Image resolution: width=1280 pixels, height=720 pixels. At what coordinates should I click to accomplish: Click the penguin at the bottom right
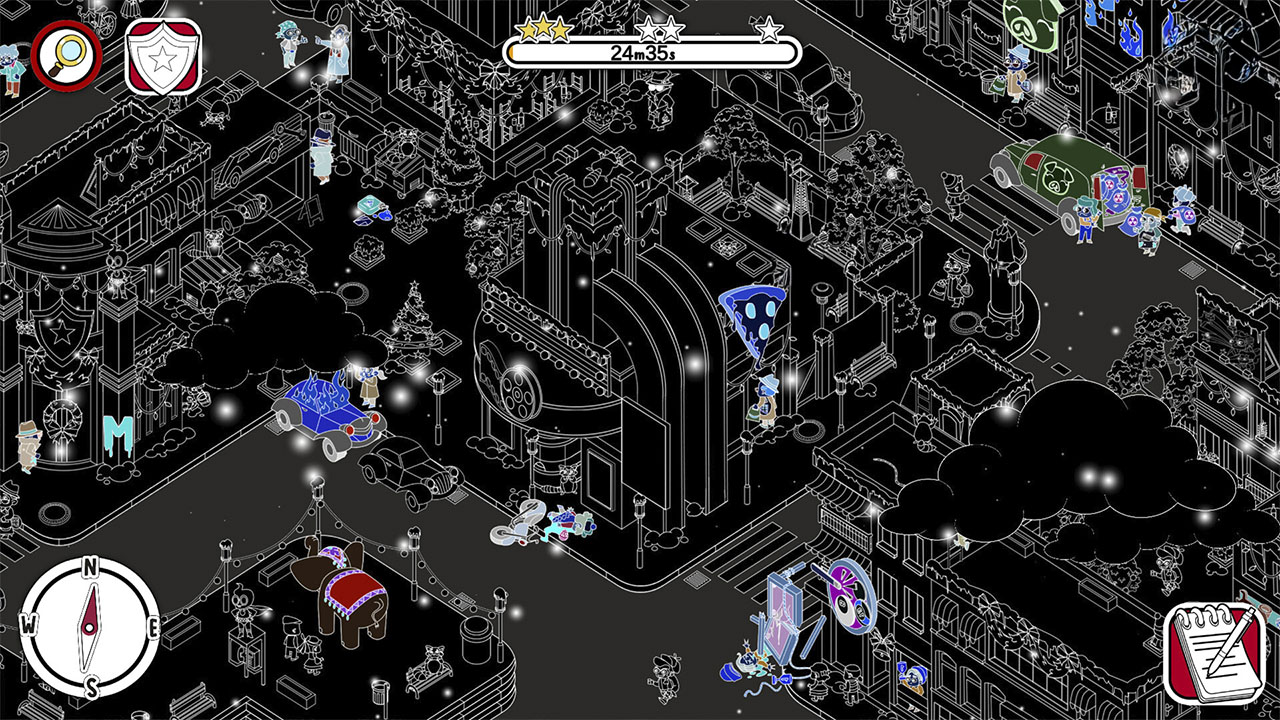coord(914,678)
